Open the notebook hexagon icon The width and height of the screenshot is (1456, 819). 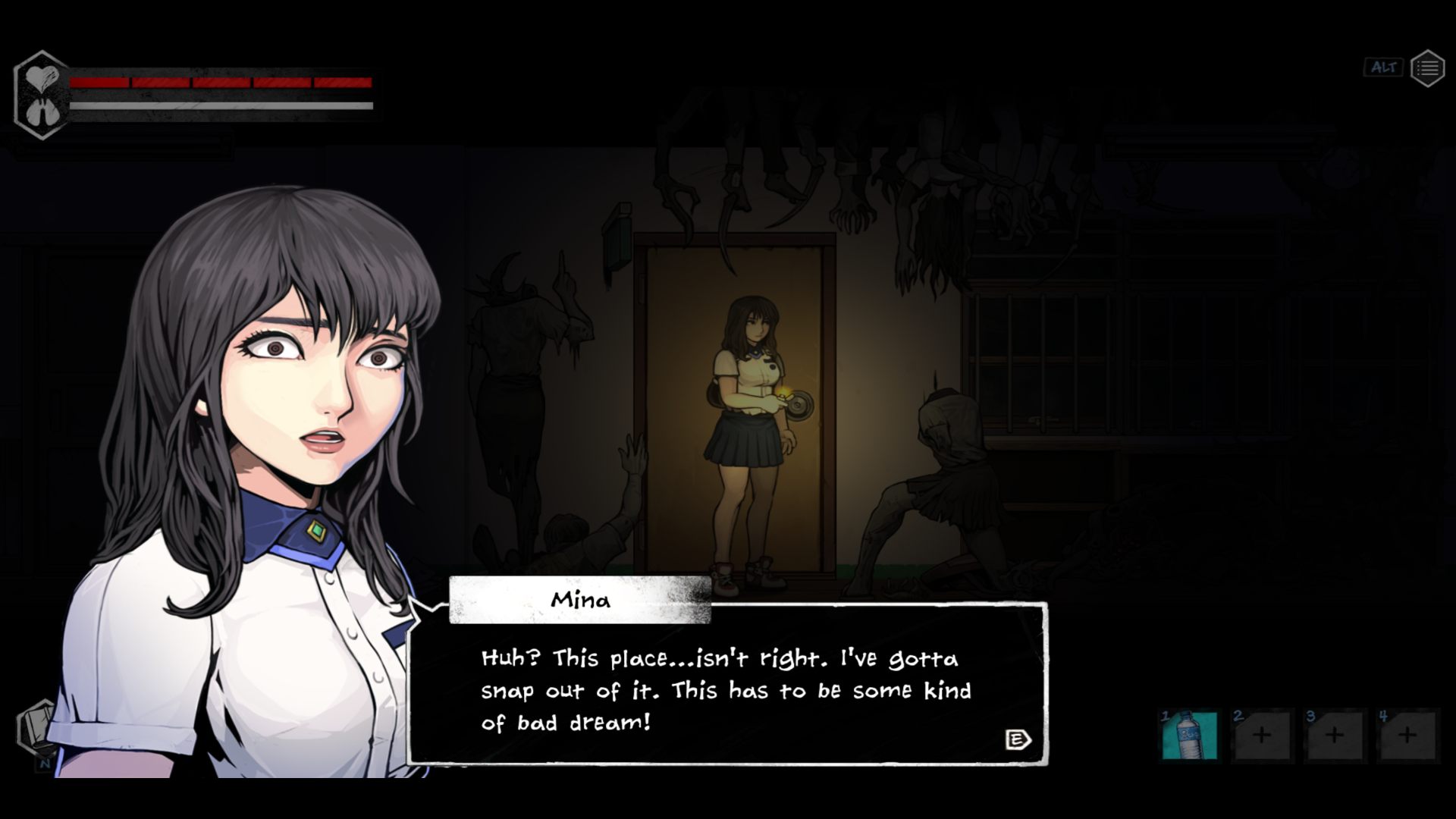tap(36, 728)
